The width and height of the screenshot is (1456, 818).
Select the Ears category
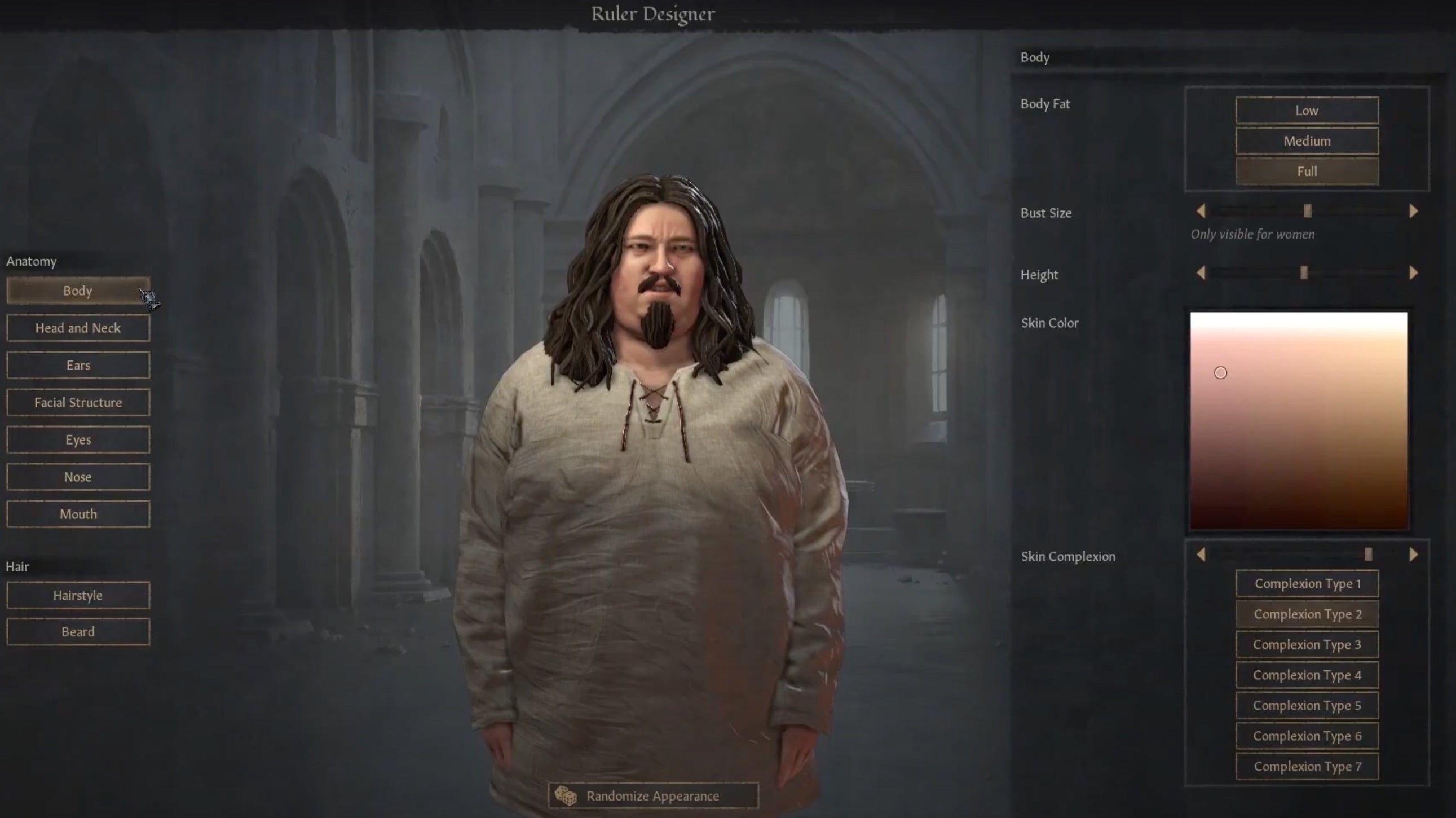click(x=77, y=365)
